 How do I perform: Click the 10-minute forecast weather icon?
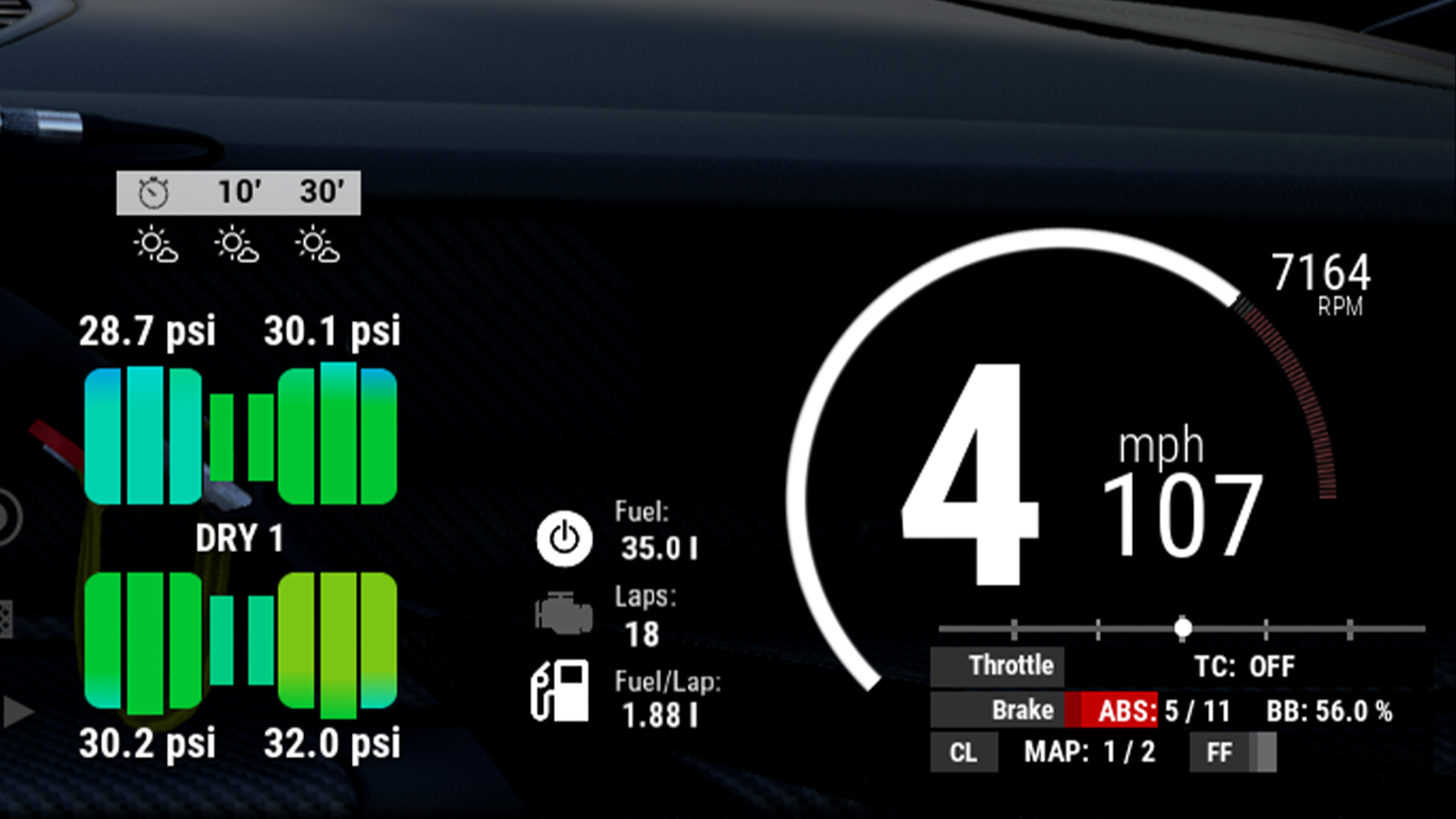pos(237,244)
